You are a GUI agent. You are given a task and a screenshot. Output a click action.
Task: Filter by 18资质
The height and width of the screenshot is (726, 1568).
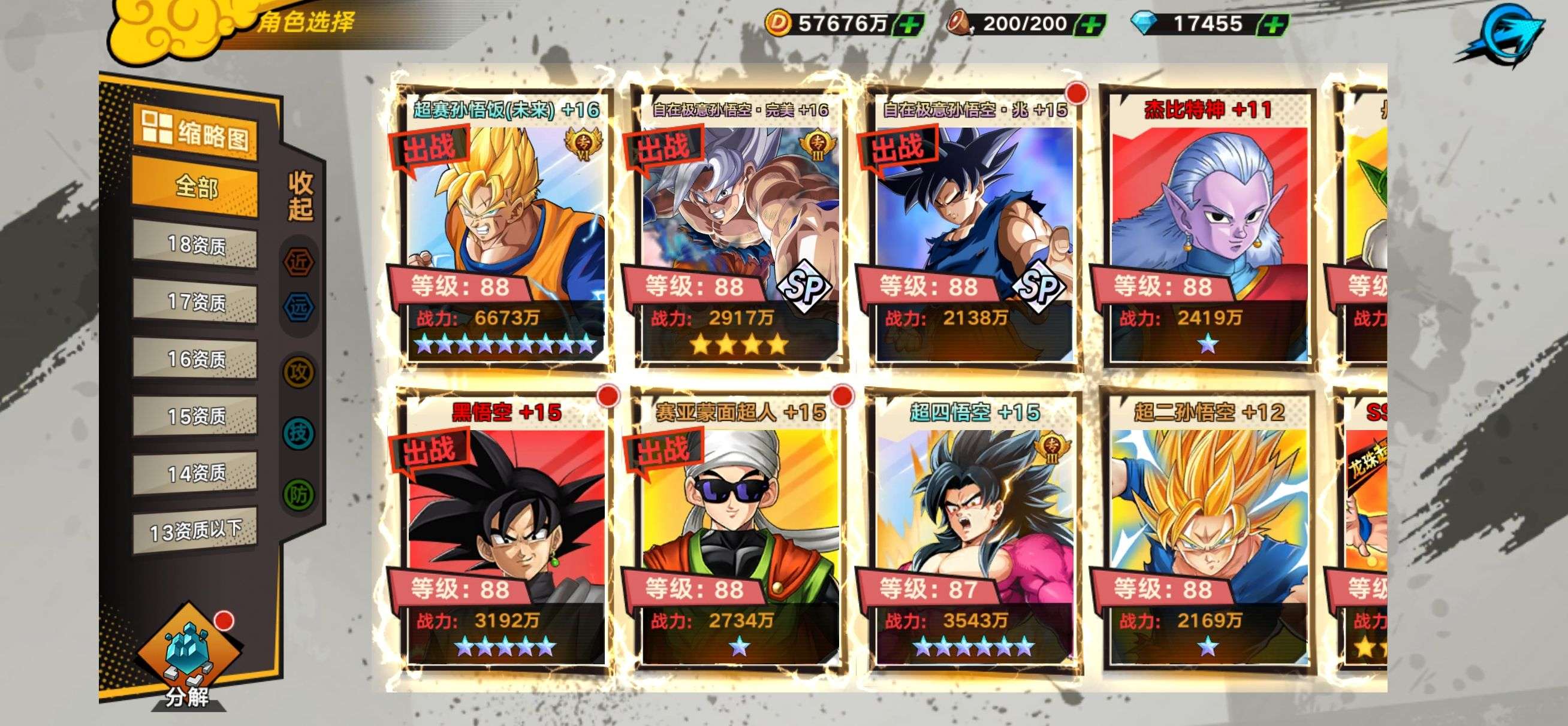(195, 244)
